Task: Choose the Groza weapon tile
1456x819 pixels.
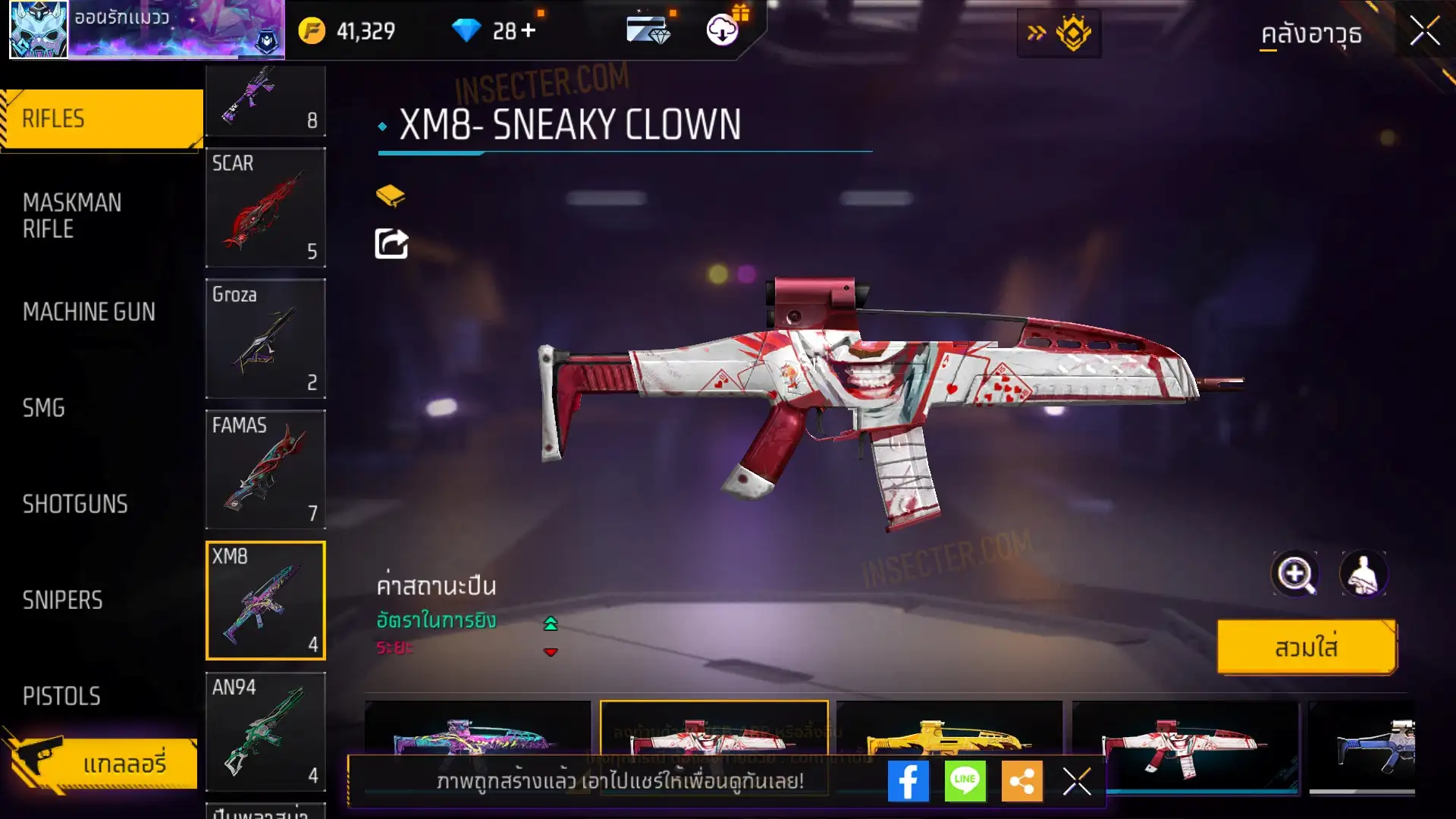Action: pyautogui.click(x=265, y=338)
